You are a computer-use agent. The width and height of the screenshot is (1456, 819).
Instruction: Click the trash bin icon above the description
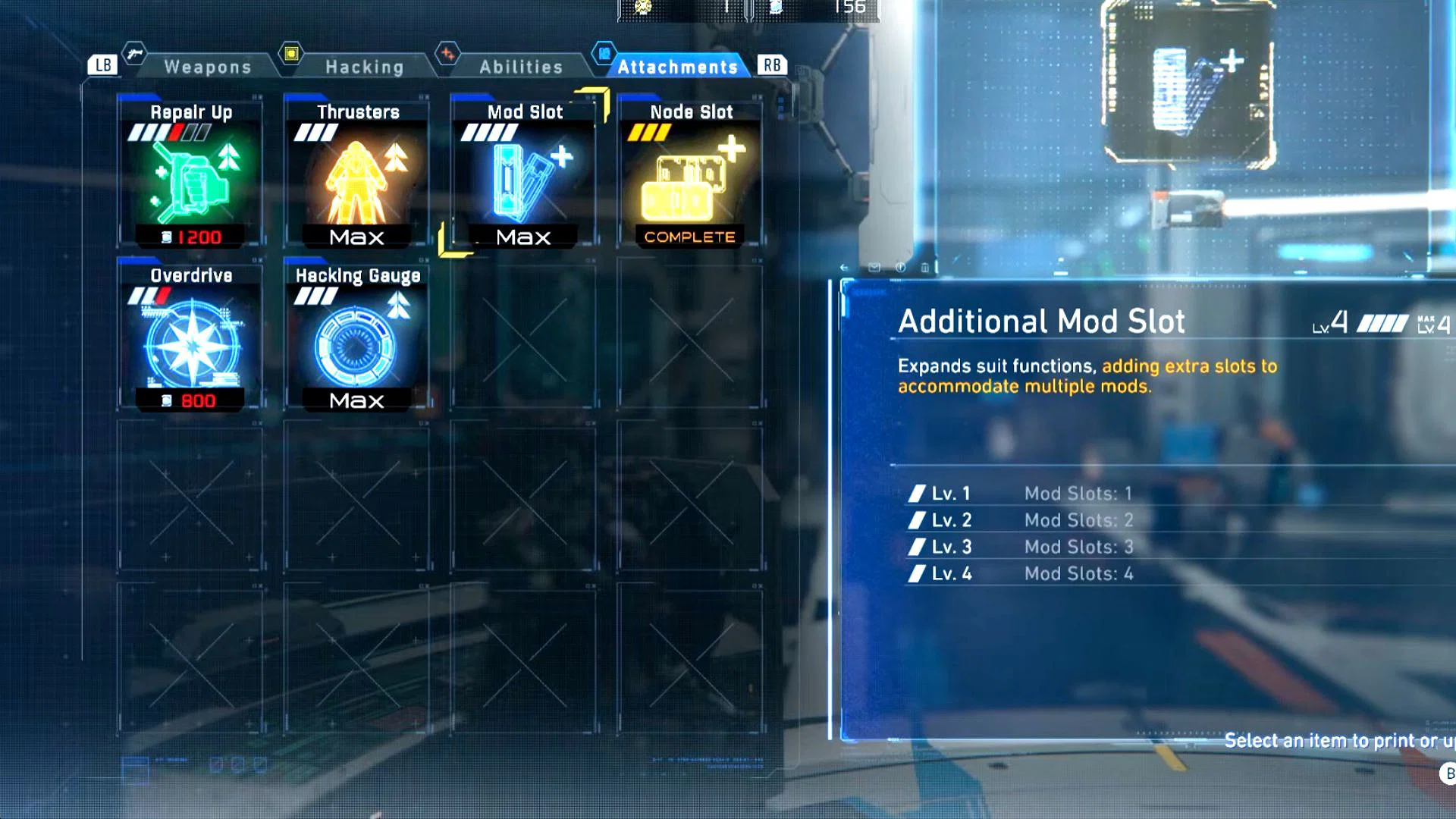[925, 268]
